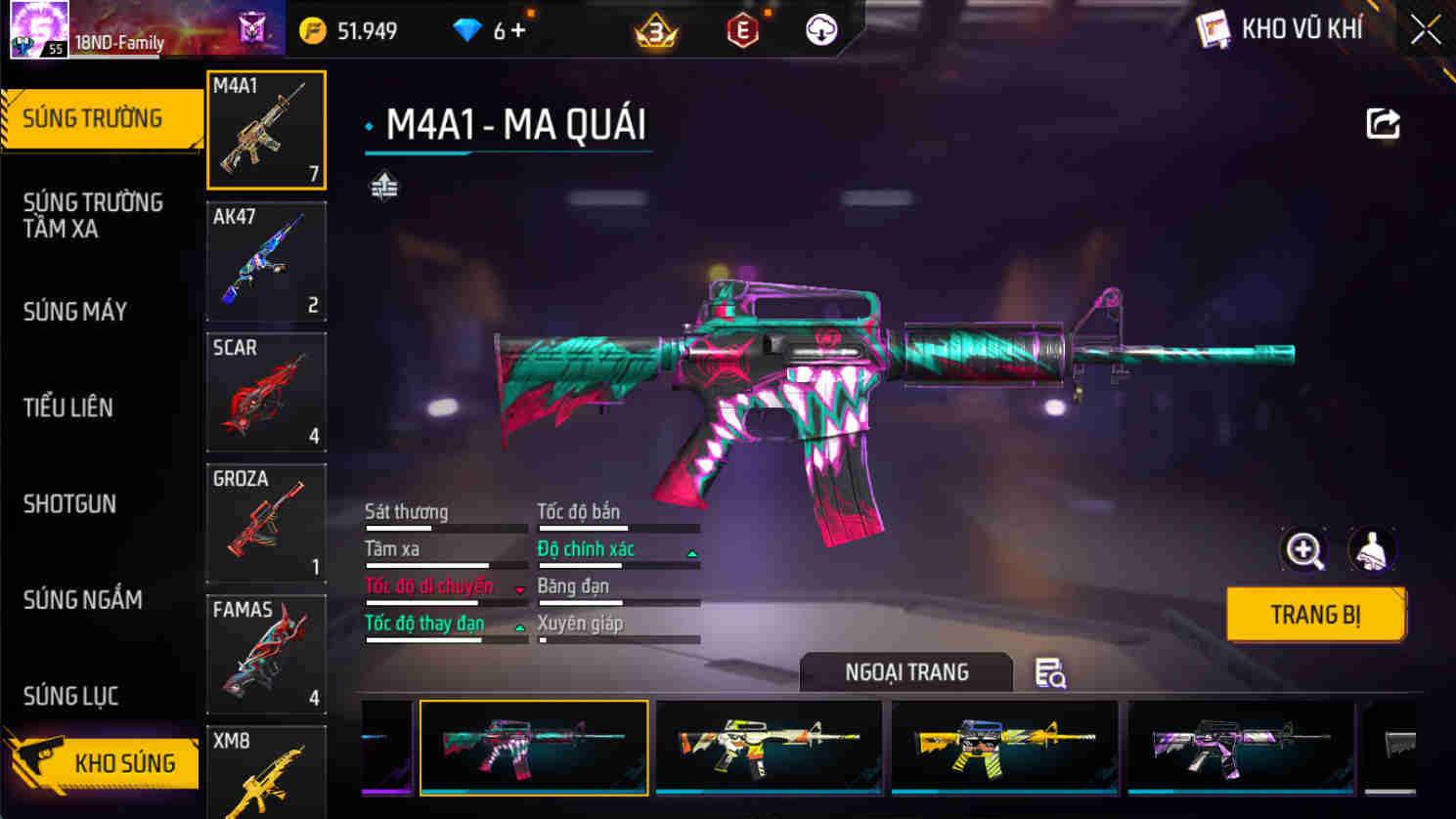Choose the GROZA weapon tile

tap(266, 523)
